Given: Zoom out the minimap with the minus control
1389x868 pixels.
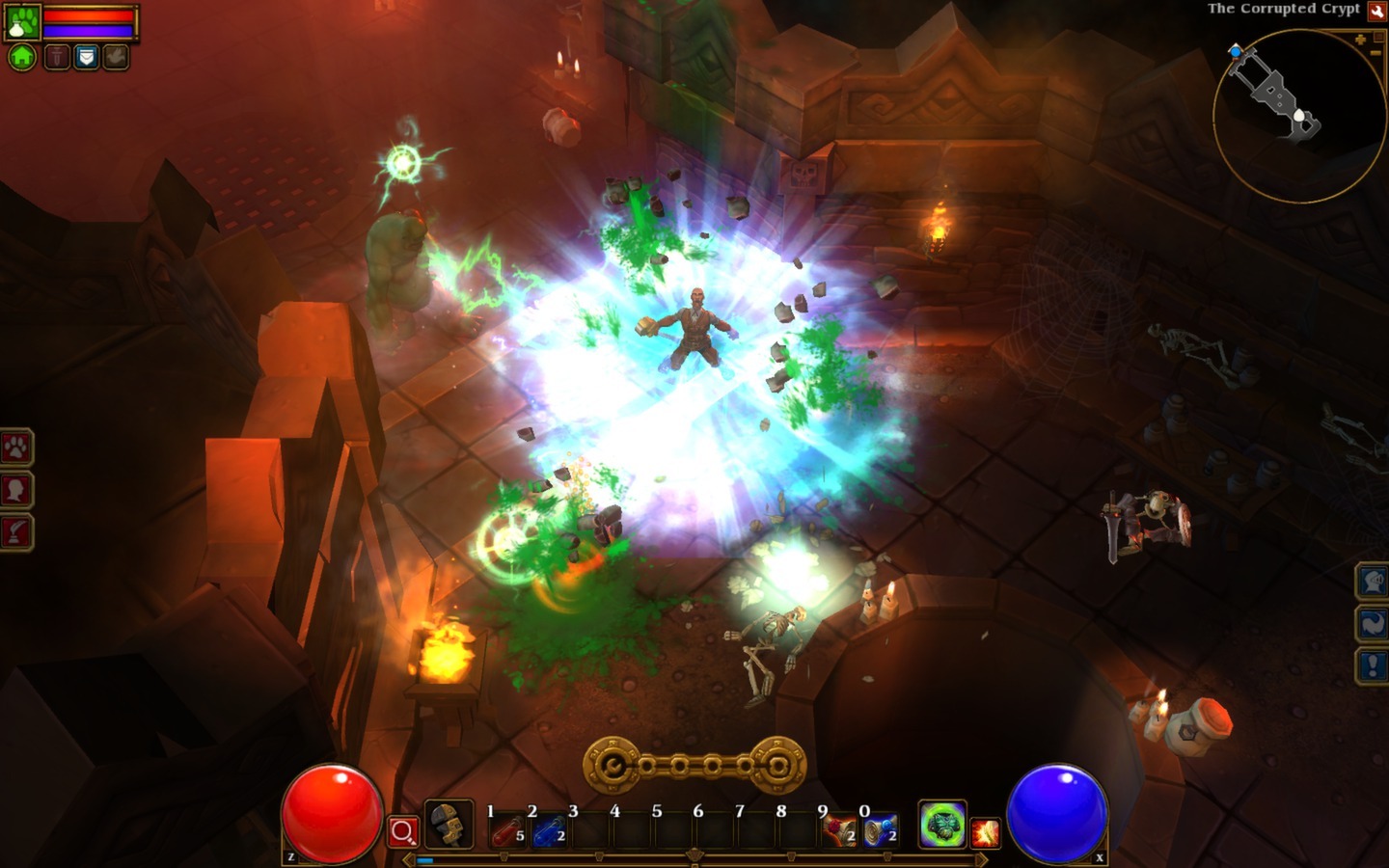Looking at the screenshot, I should click(x=1375, y=53).
